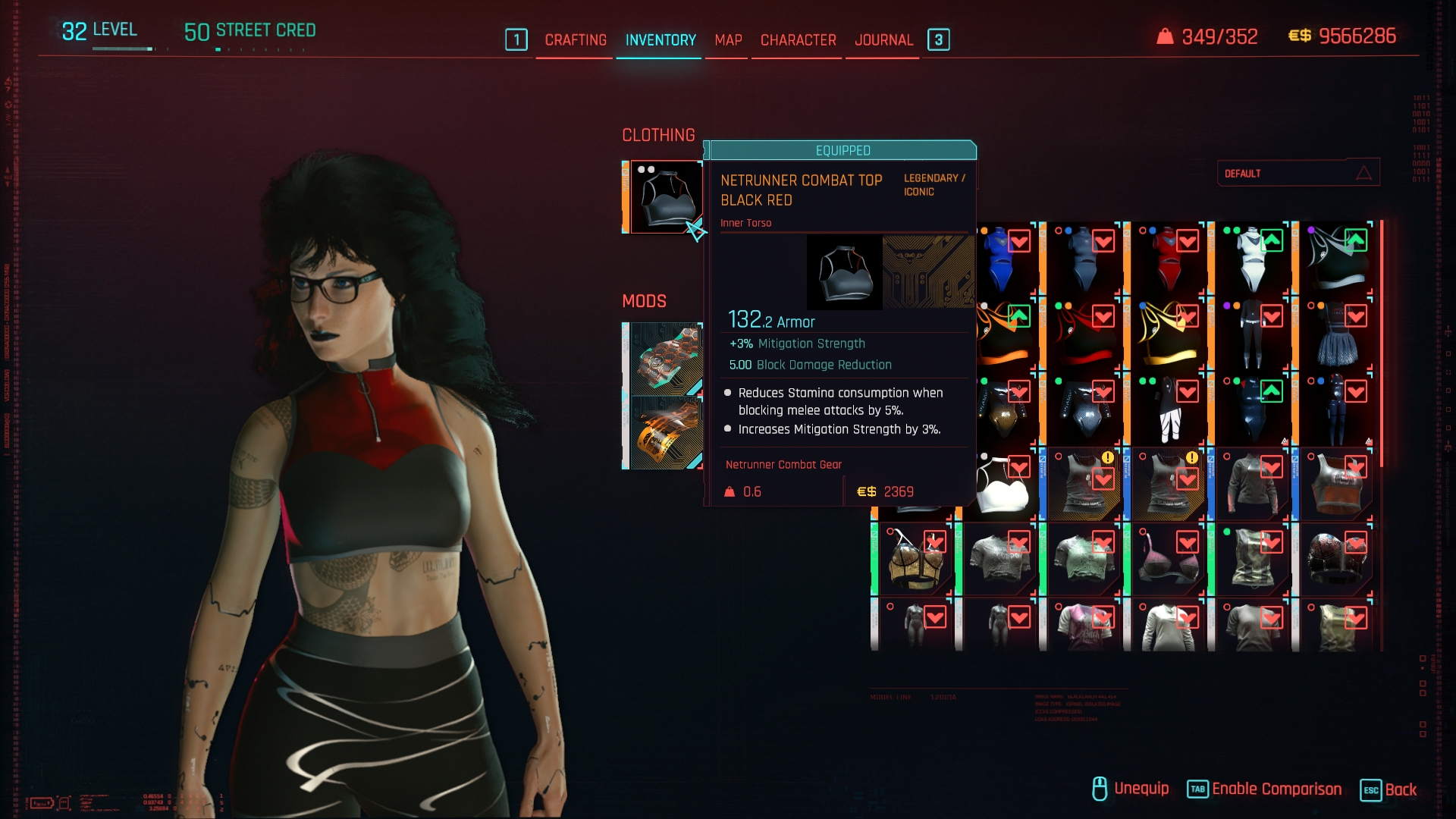This screenshot has width=1456, height=819.
Task: Select the hexagonal armor mod slot
Action: tap(665, 359)
